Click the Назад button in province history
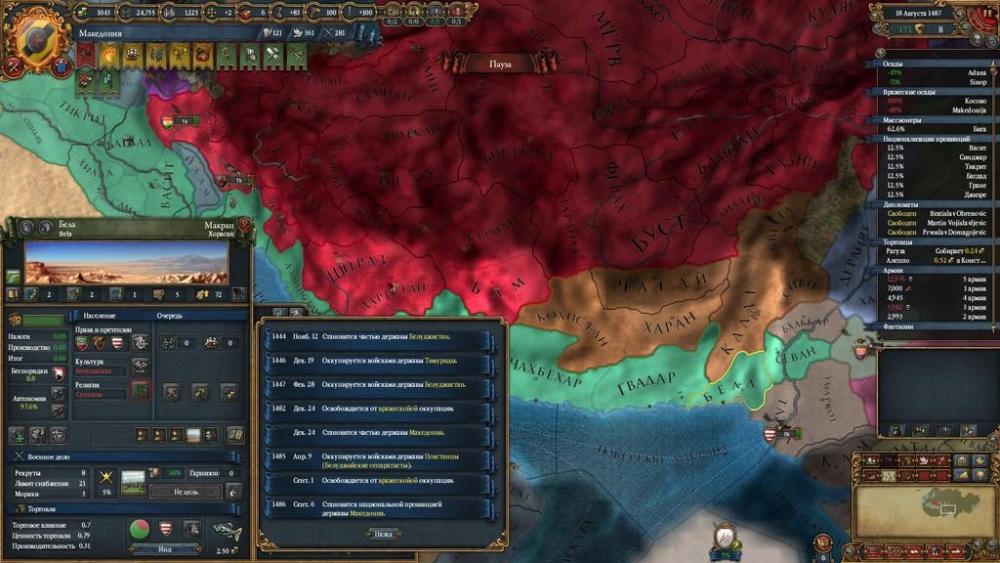 [x=381, y=534]
